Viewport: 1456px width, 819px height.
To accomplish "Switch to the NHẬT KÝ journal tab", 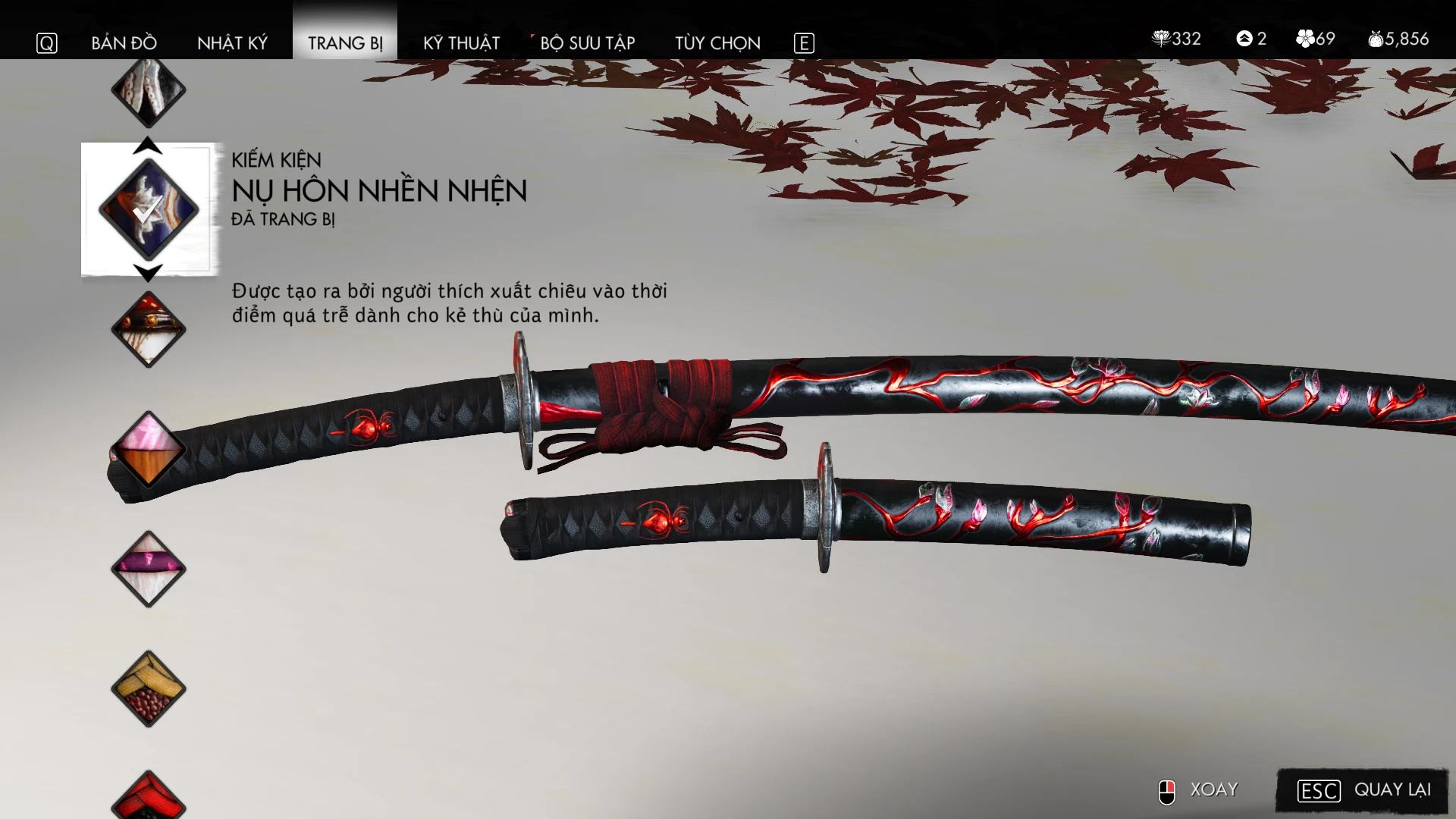I will point(232,43).
